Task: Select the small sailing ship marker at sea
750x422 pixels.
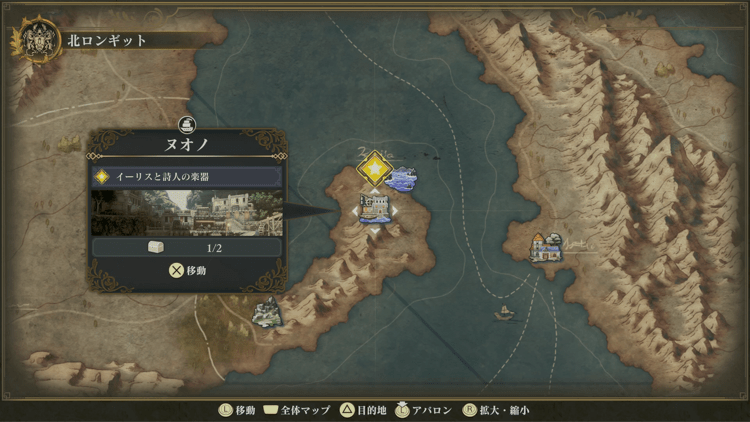Action: click(505, 312)
